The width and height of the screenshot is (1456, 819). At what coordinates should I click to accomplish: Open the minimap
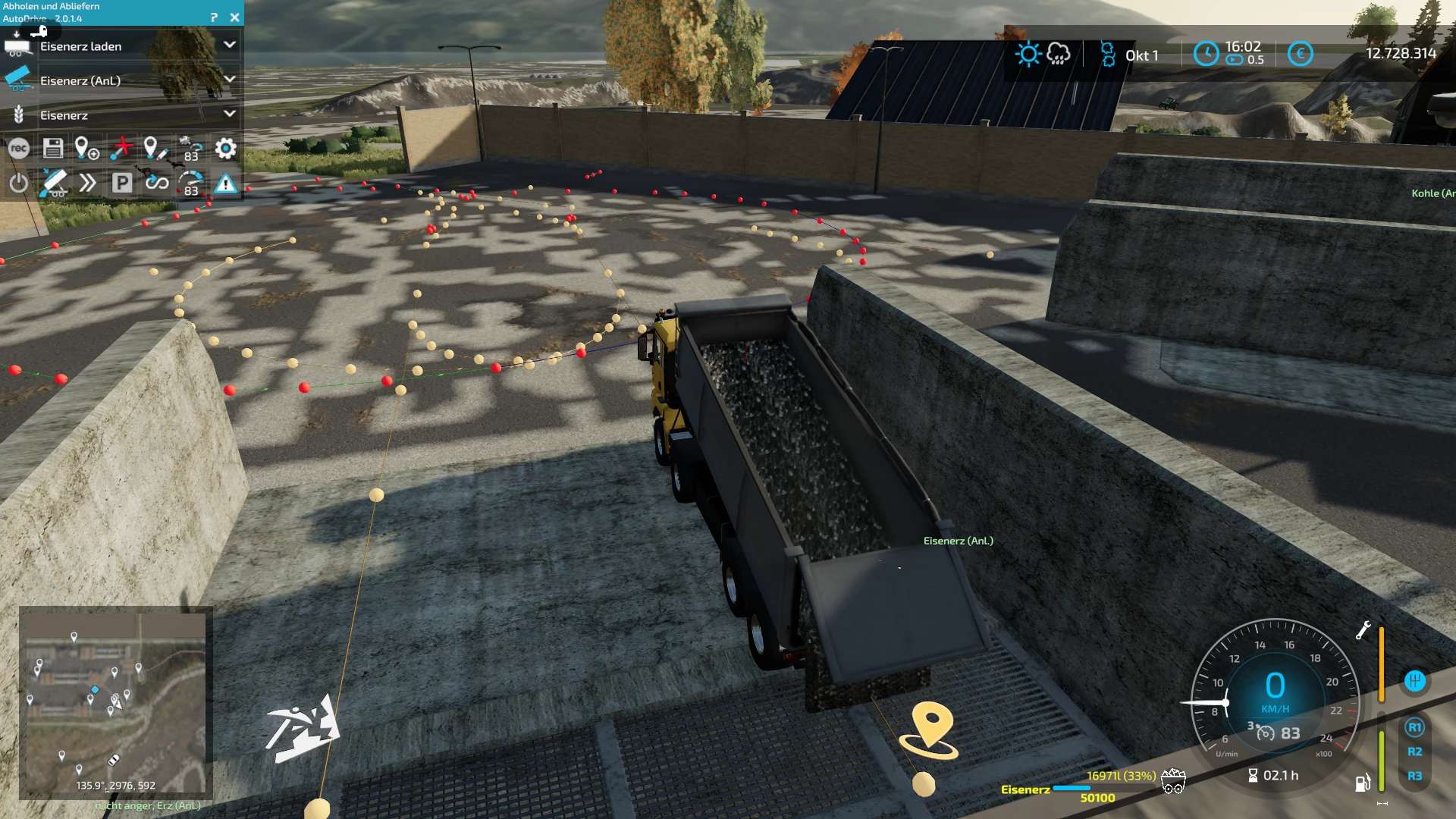pyautogui.click(x=114, y=703)
